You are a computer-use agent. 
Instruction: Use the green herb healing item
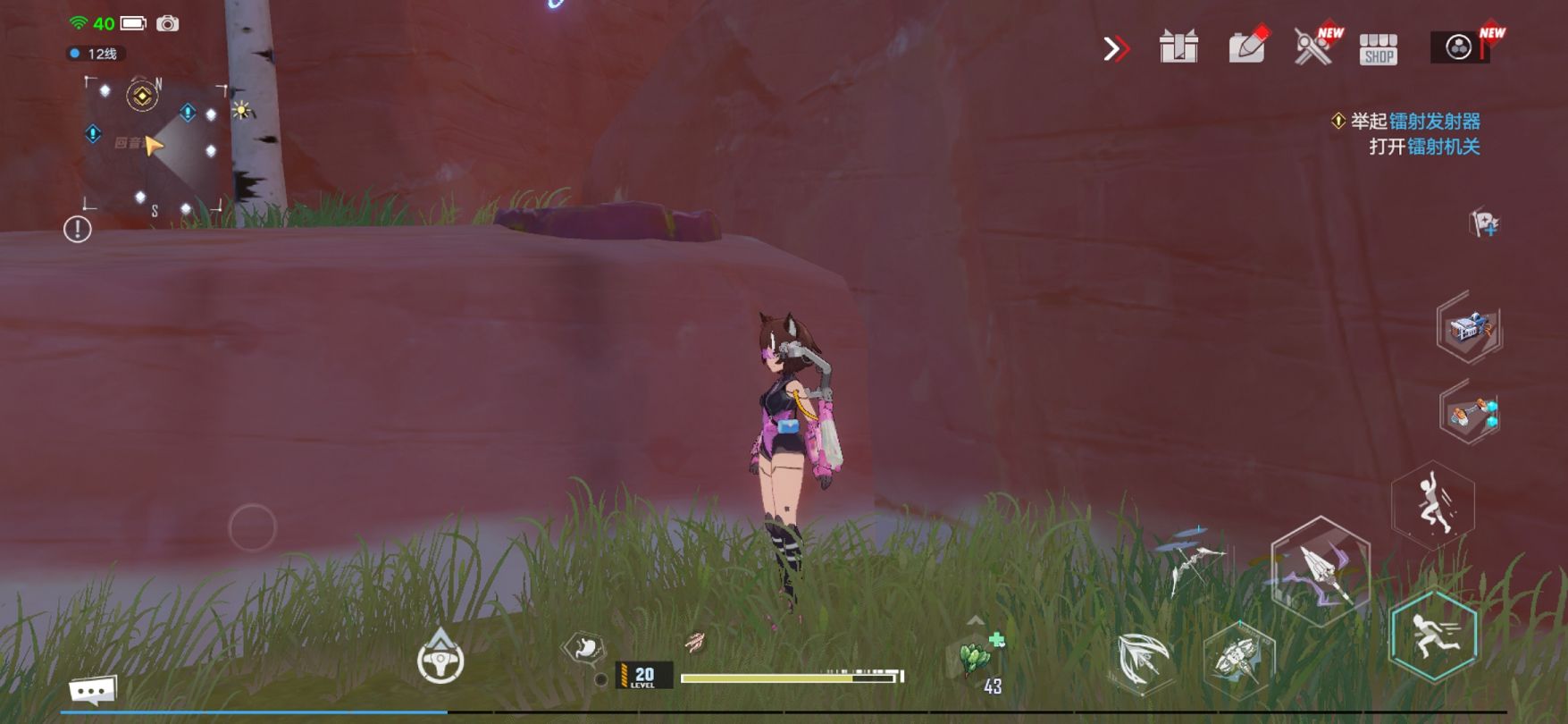click(x=977, y=658)
